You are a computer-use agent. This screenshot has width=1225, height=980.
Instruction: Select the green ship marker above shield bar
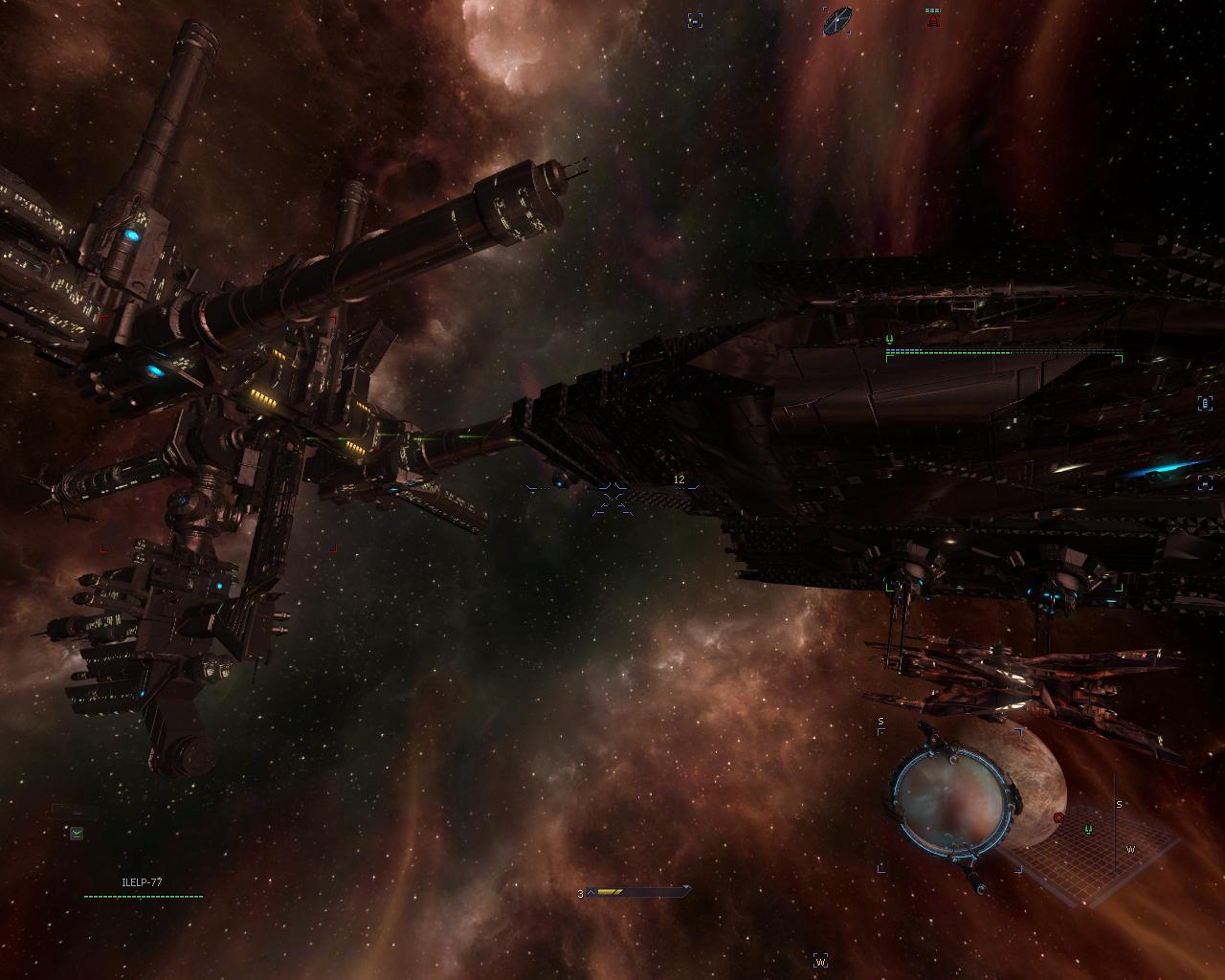[x=889, y=339]
